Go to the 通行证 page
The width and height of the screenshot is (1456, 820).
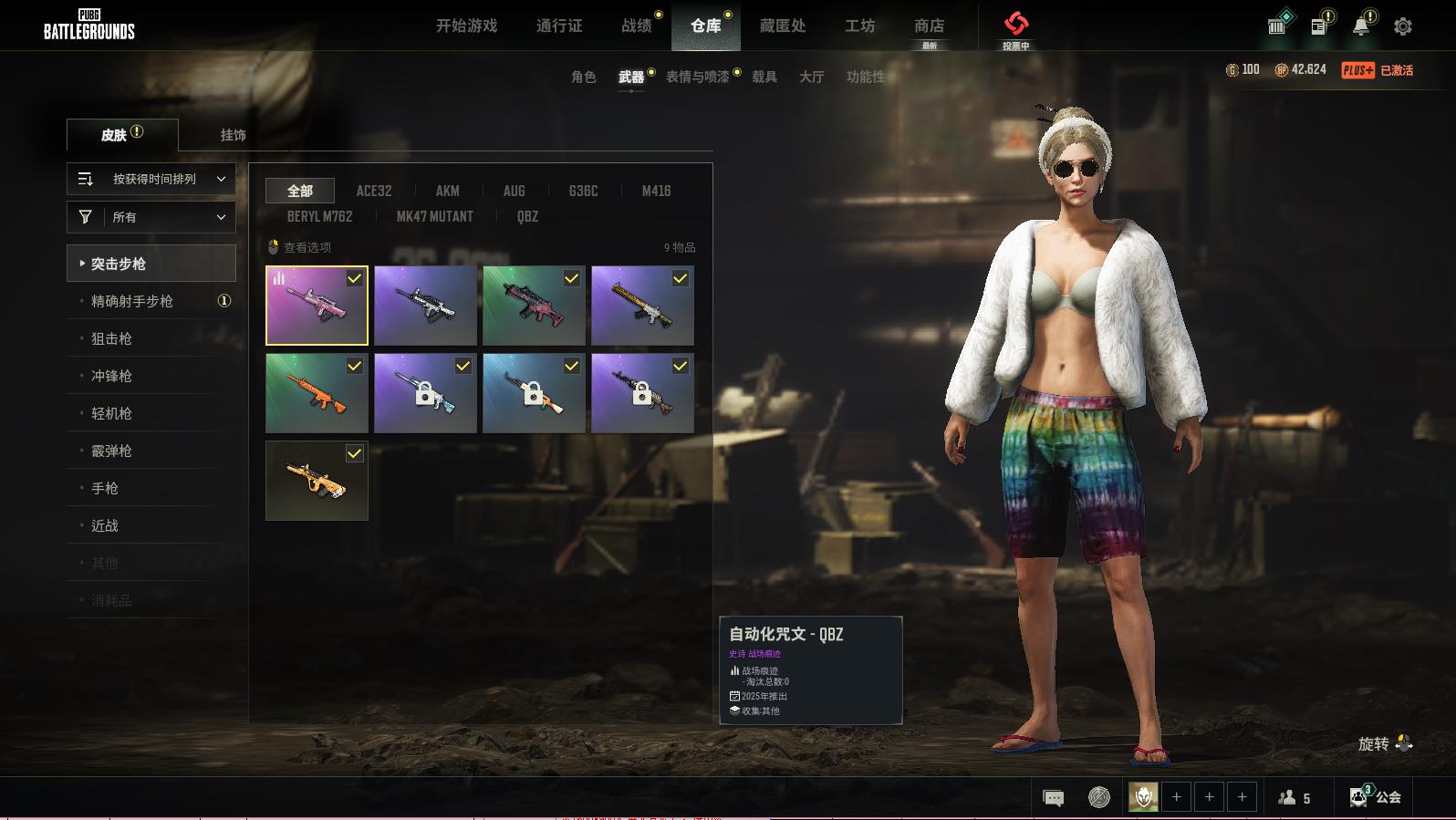pos(558,26)
